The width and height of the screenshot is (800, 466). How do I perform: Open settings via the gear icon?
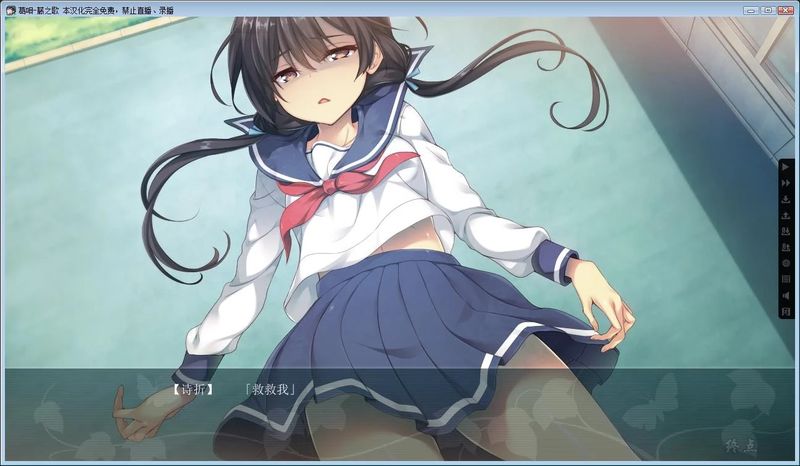(786, 263)
